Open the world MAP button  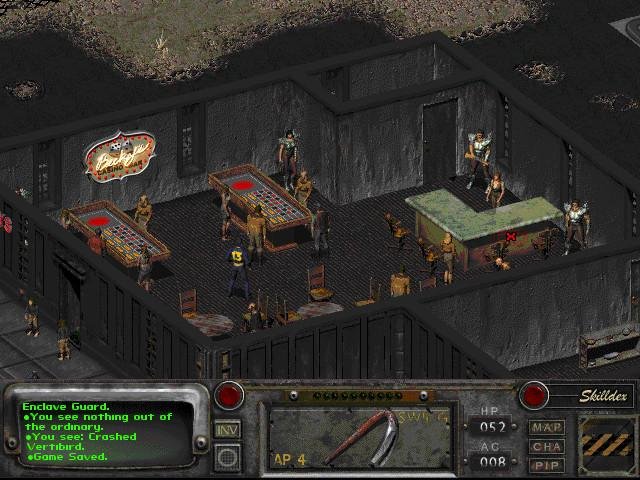(547, 427)
